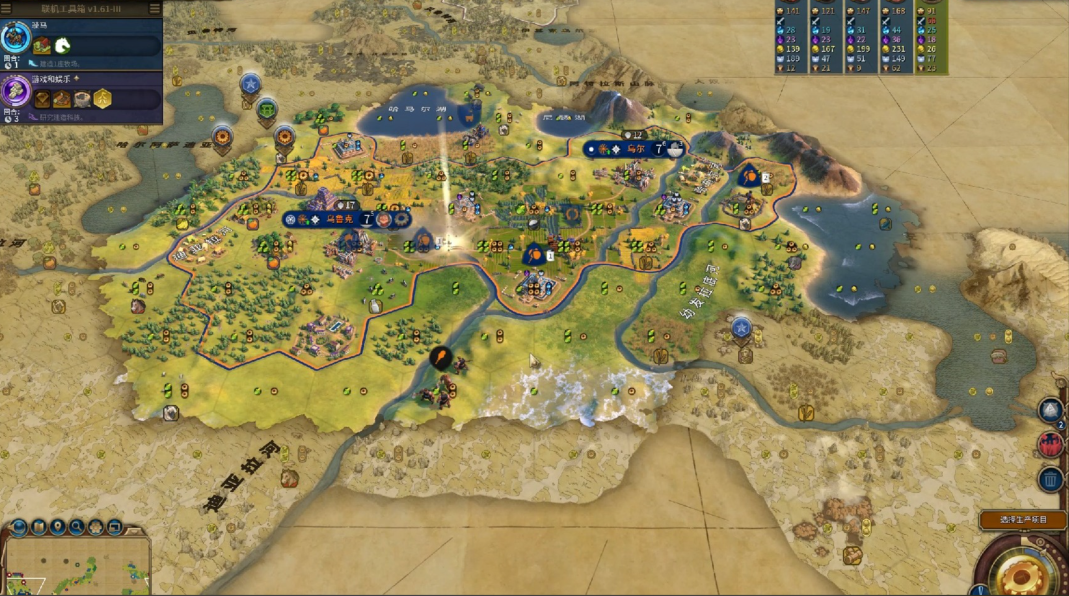Activate the map pin tool
The image size is (1069, 596).
coord(58,527)
